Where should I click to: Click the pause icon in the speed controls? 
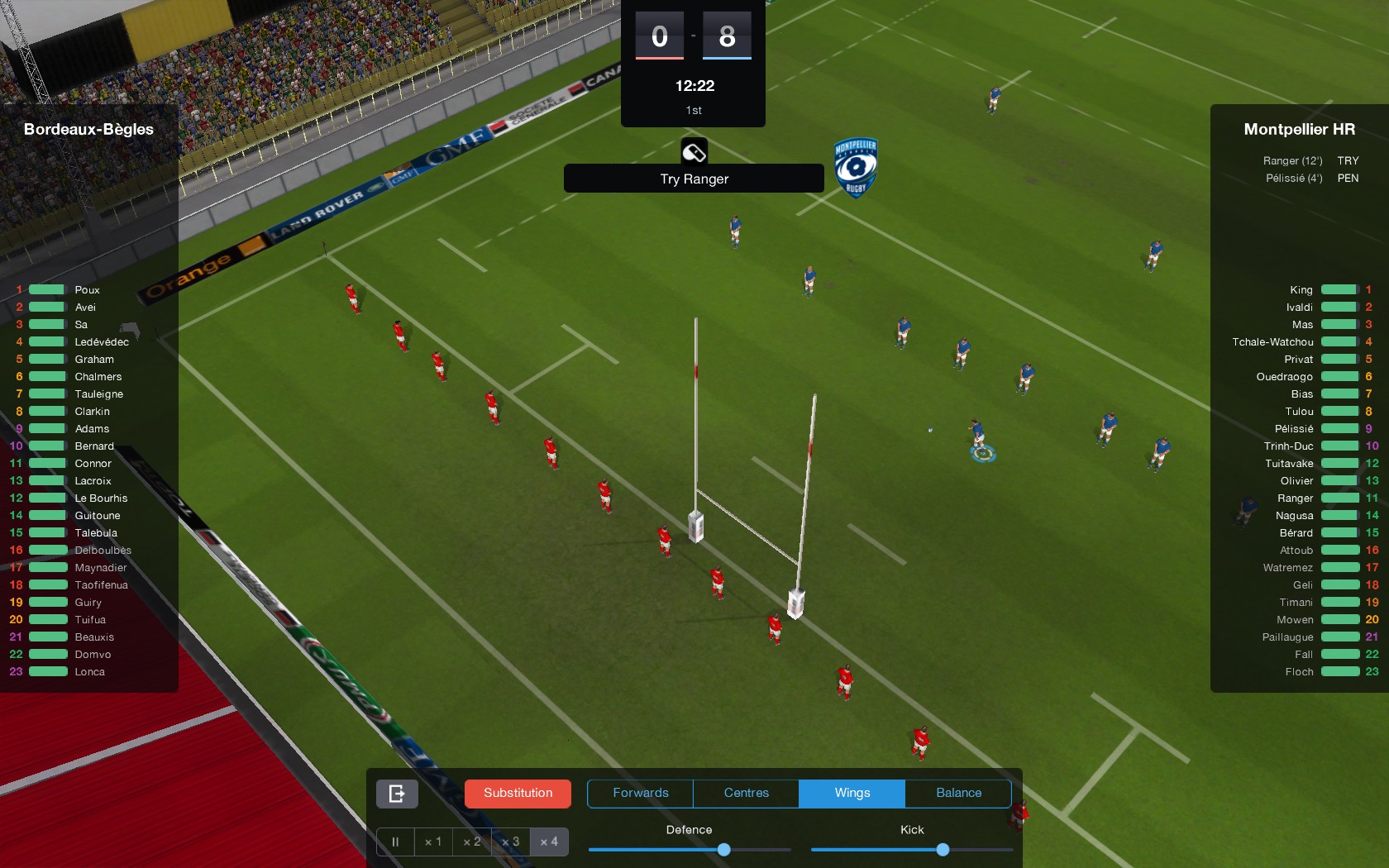tap(395, 842)
